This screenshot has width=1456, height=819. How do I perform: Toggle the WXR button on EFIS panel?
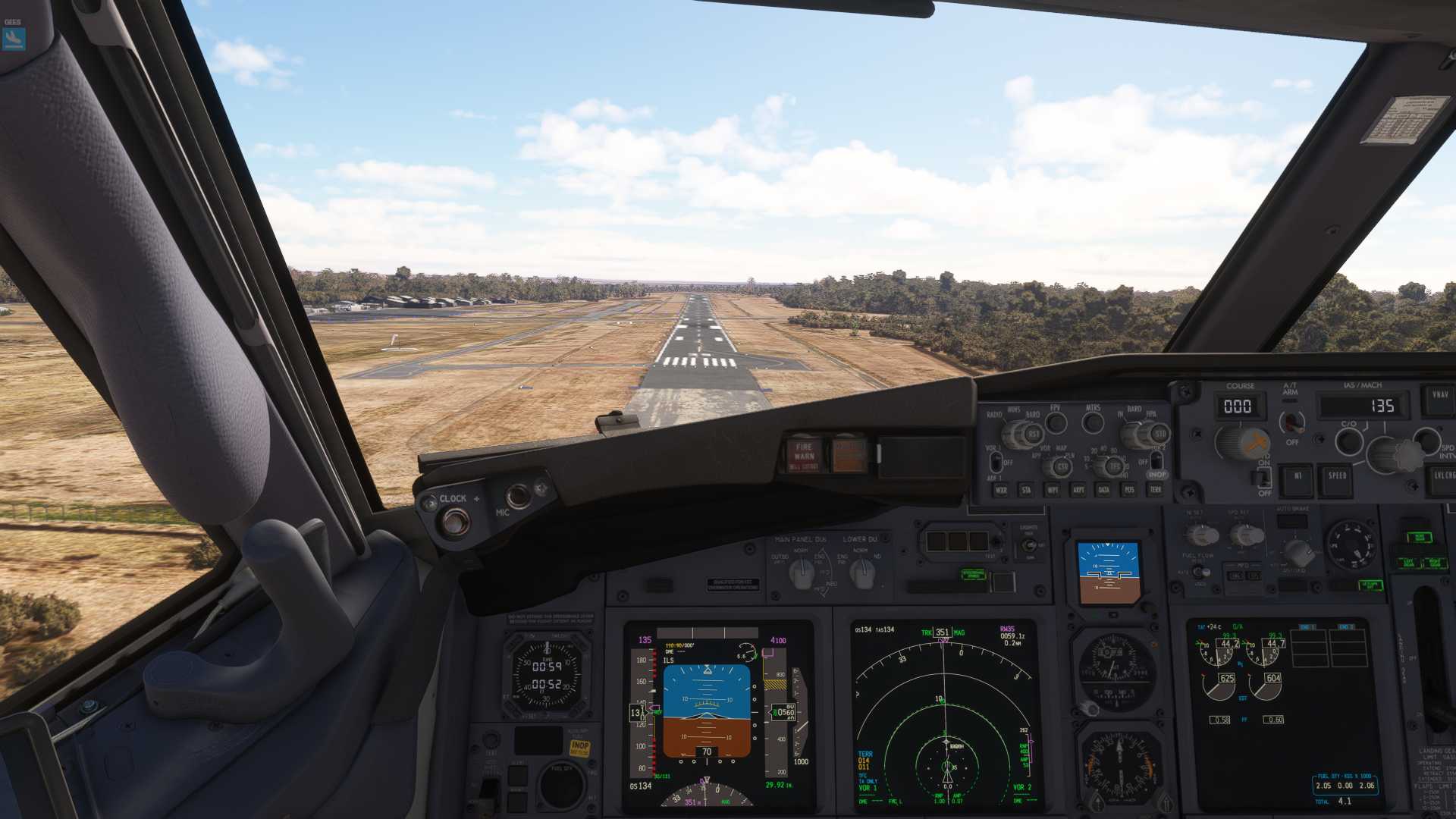click(1001, 490)
